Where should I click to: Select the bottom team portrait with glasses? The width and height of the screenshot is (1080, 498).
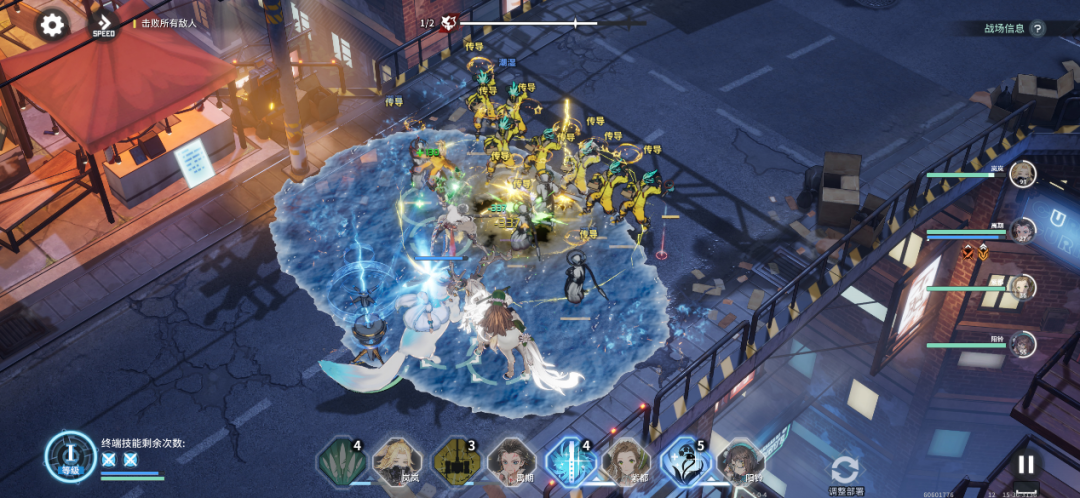coord(1022,344)
